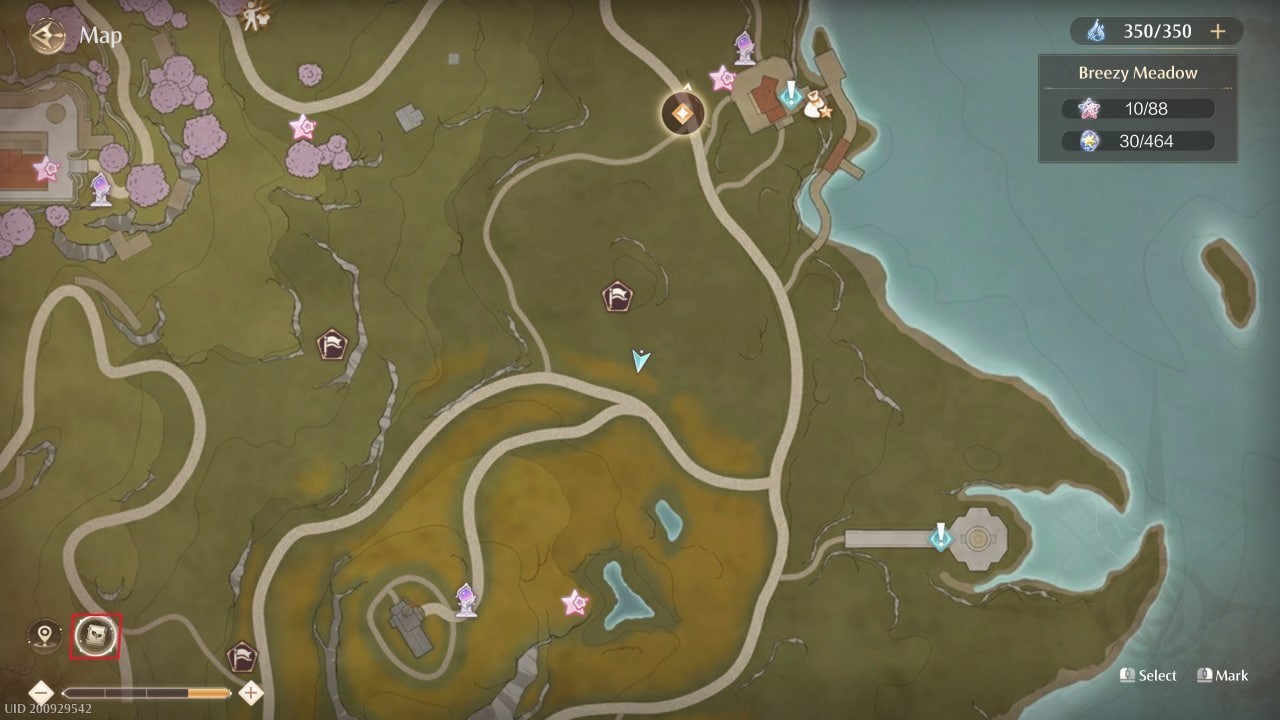Click the flag marker on the western hills
Screen dimensions: 1280x720
coord(331,343)
